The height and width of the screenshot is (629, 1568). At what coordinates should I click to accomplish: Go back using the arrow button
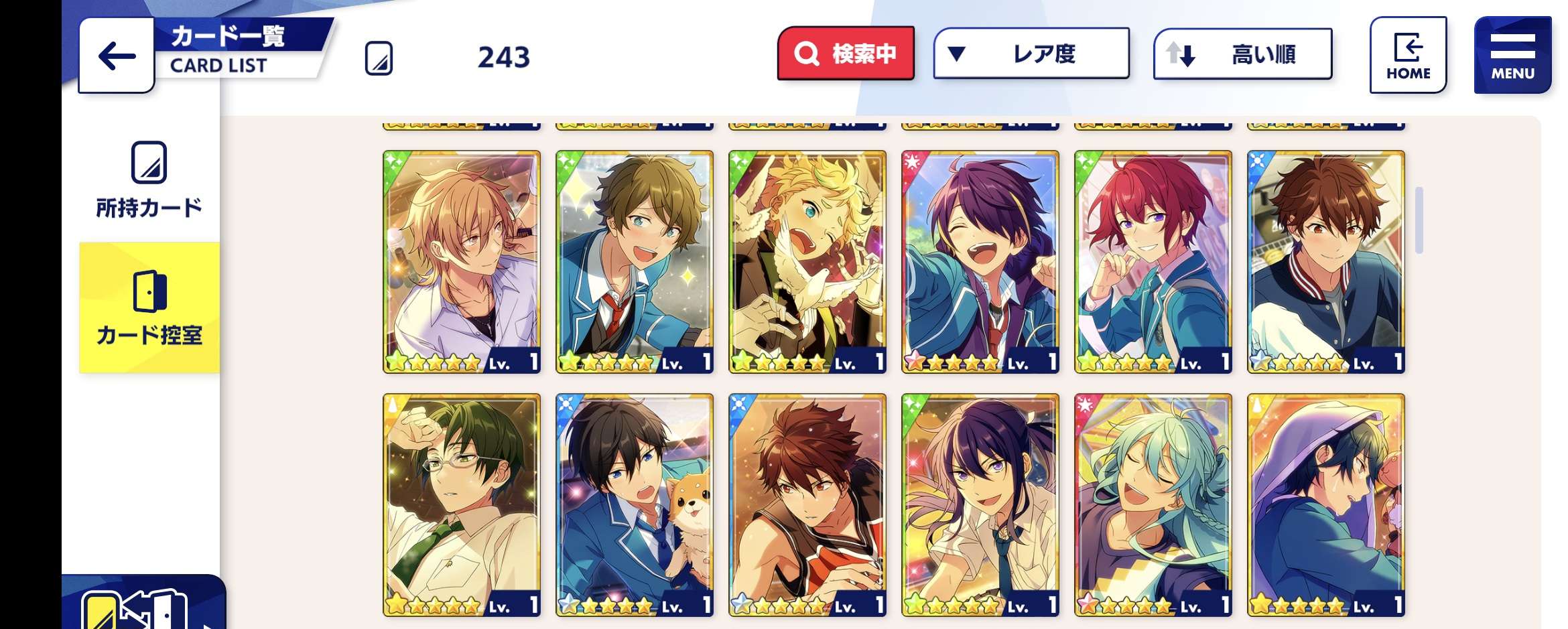(x=117, y=56)
